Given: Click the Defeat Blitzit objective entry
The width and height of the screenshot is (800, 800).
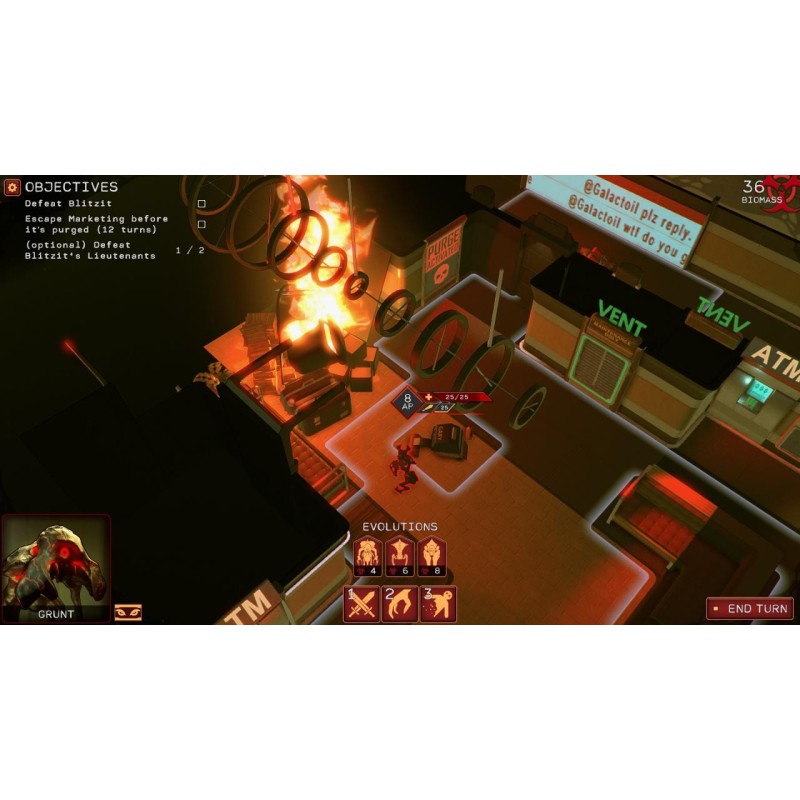Looking at the screenshot, I should 68,204.
